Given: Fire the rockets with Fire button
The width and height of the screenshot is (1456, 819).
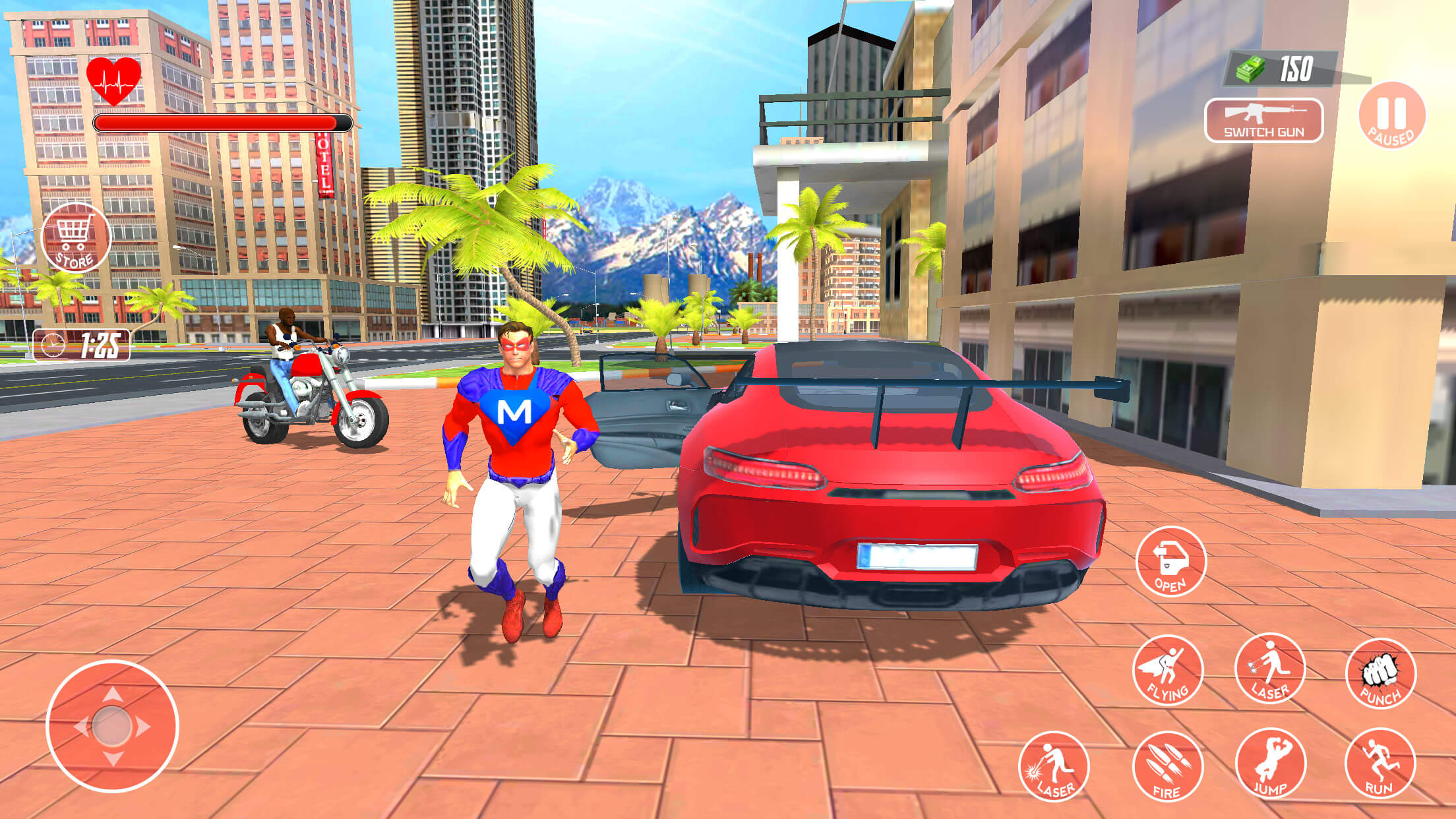Looking at the screenshot, I should point(1167,766).
